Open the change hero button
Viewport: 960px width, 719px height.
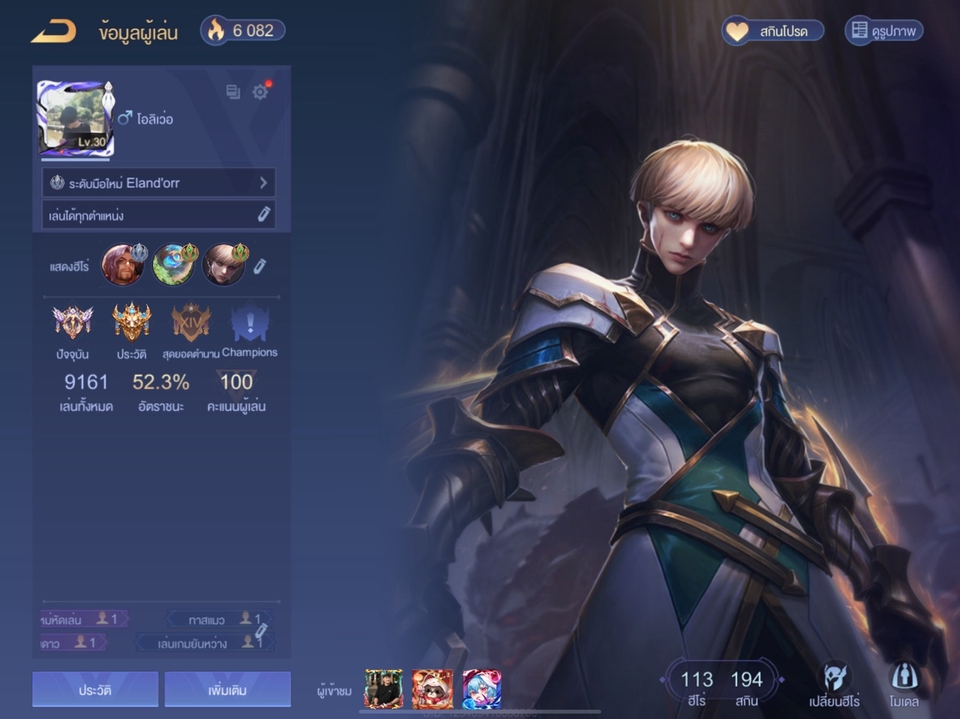click(835, 684)
